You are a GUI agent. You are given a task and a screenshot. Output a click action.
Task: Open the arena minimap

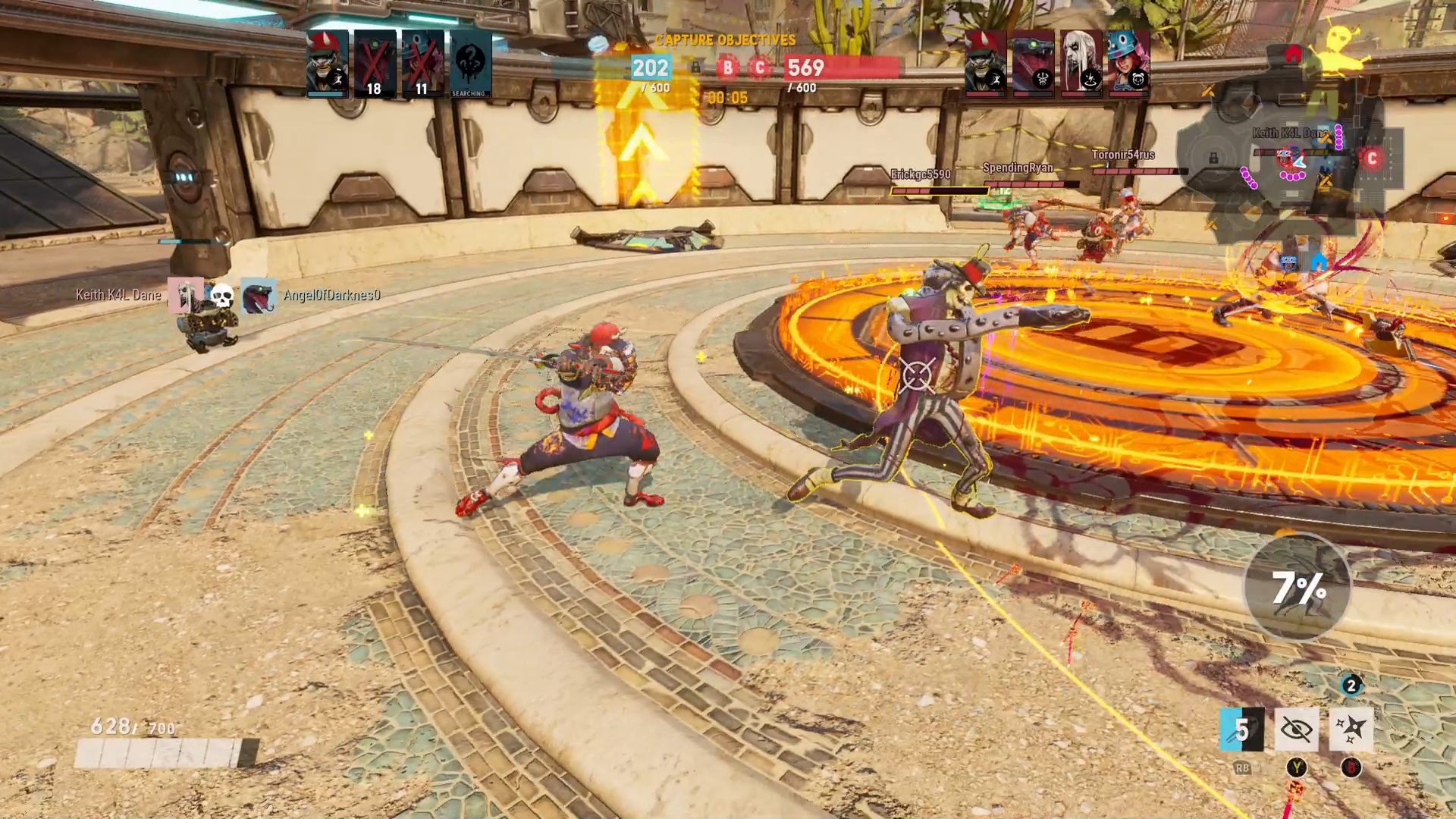tap(1289, 167)
